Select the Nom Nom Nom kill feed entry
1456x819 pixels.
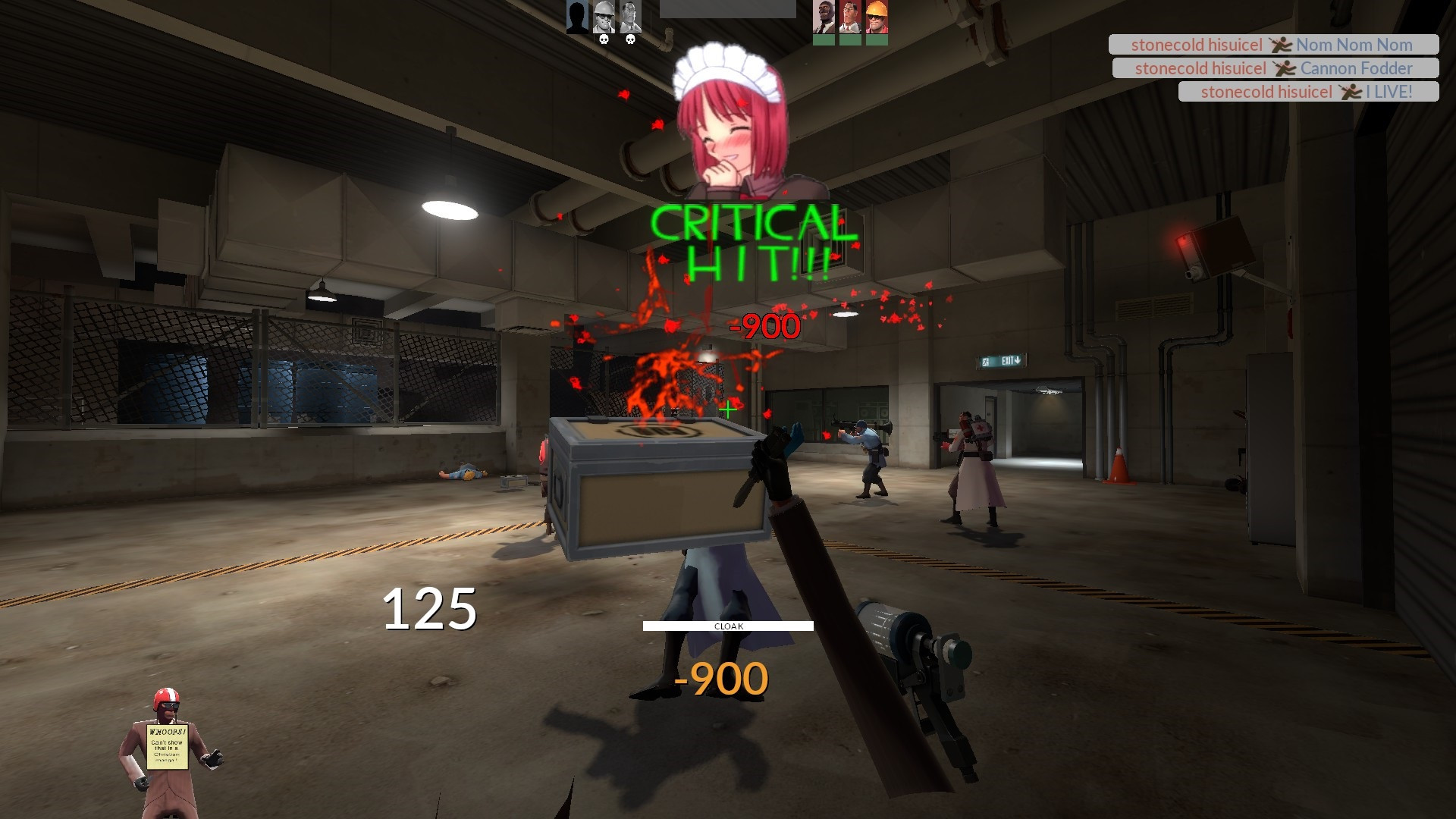[x=1274, y=45]
